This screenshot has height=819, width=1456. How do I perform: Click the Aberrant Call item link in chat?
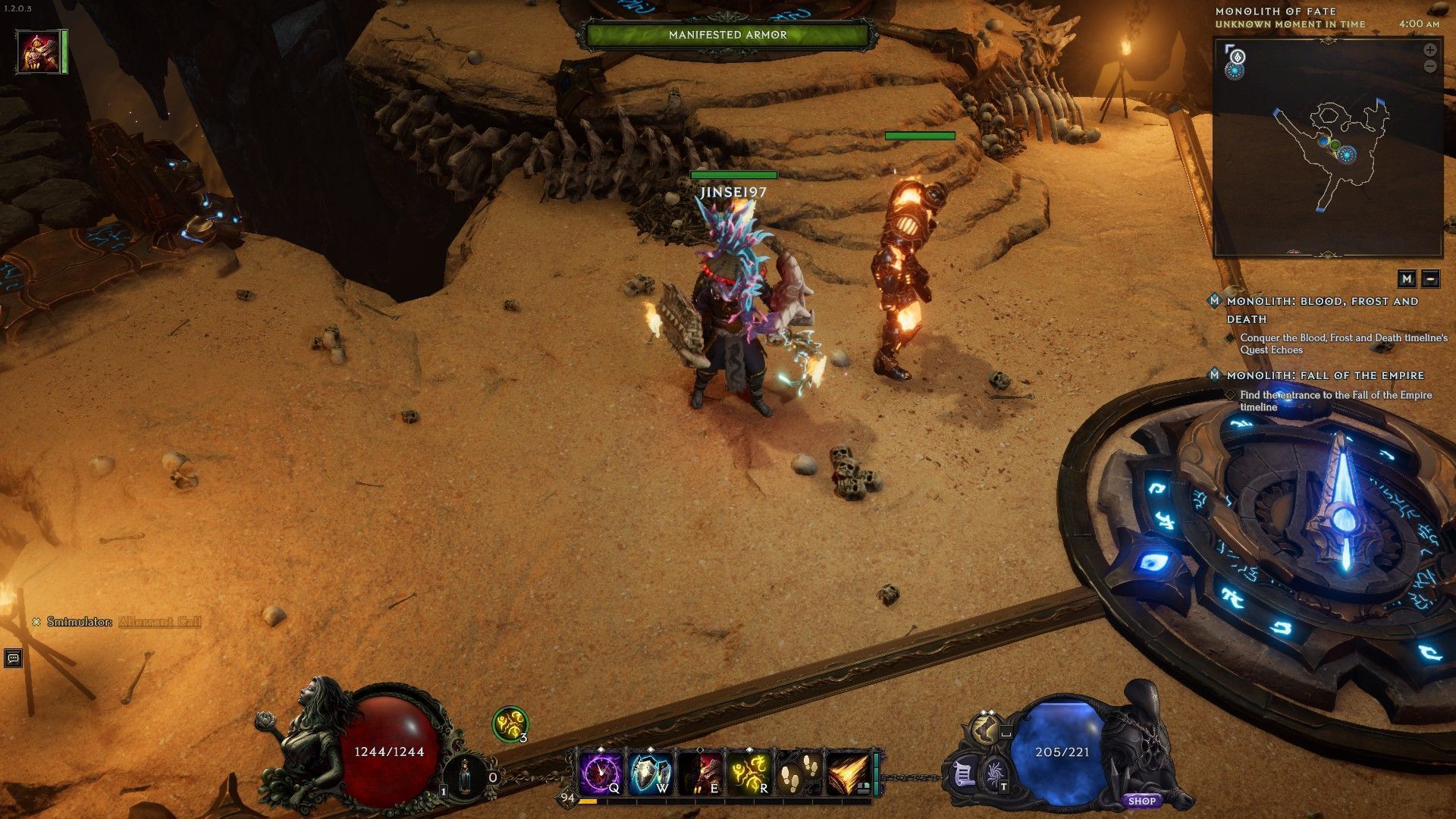tap(160, 622)
